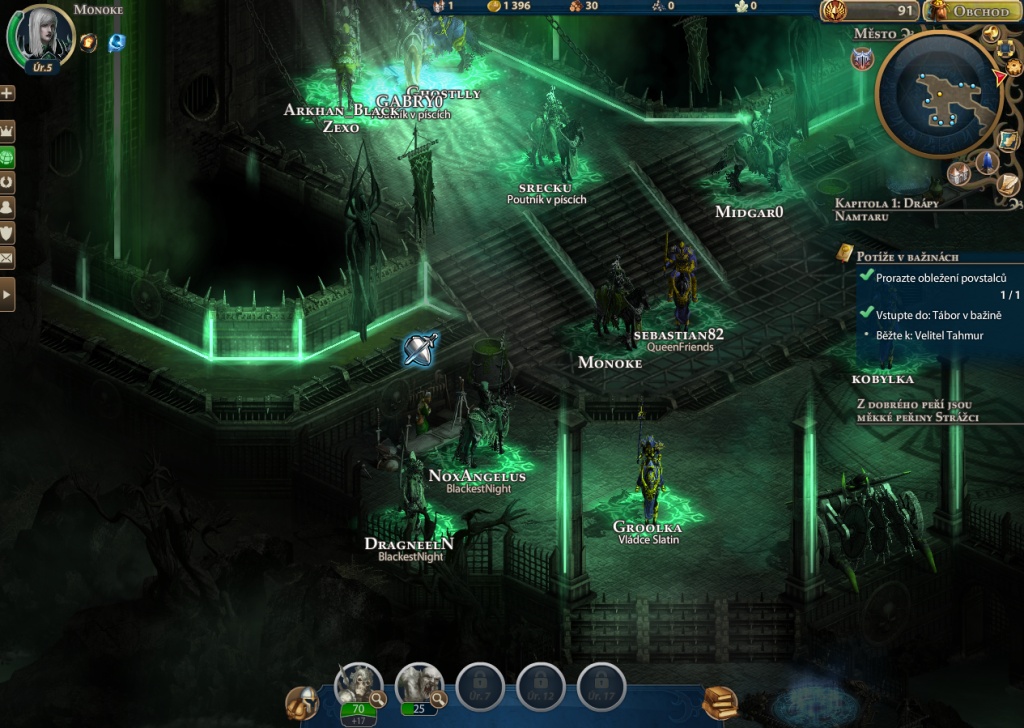Open the scroll icon near minimap
This screenshot has width=1024, height=728.
pos(1008,185)
